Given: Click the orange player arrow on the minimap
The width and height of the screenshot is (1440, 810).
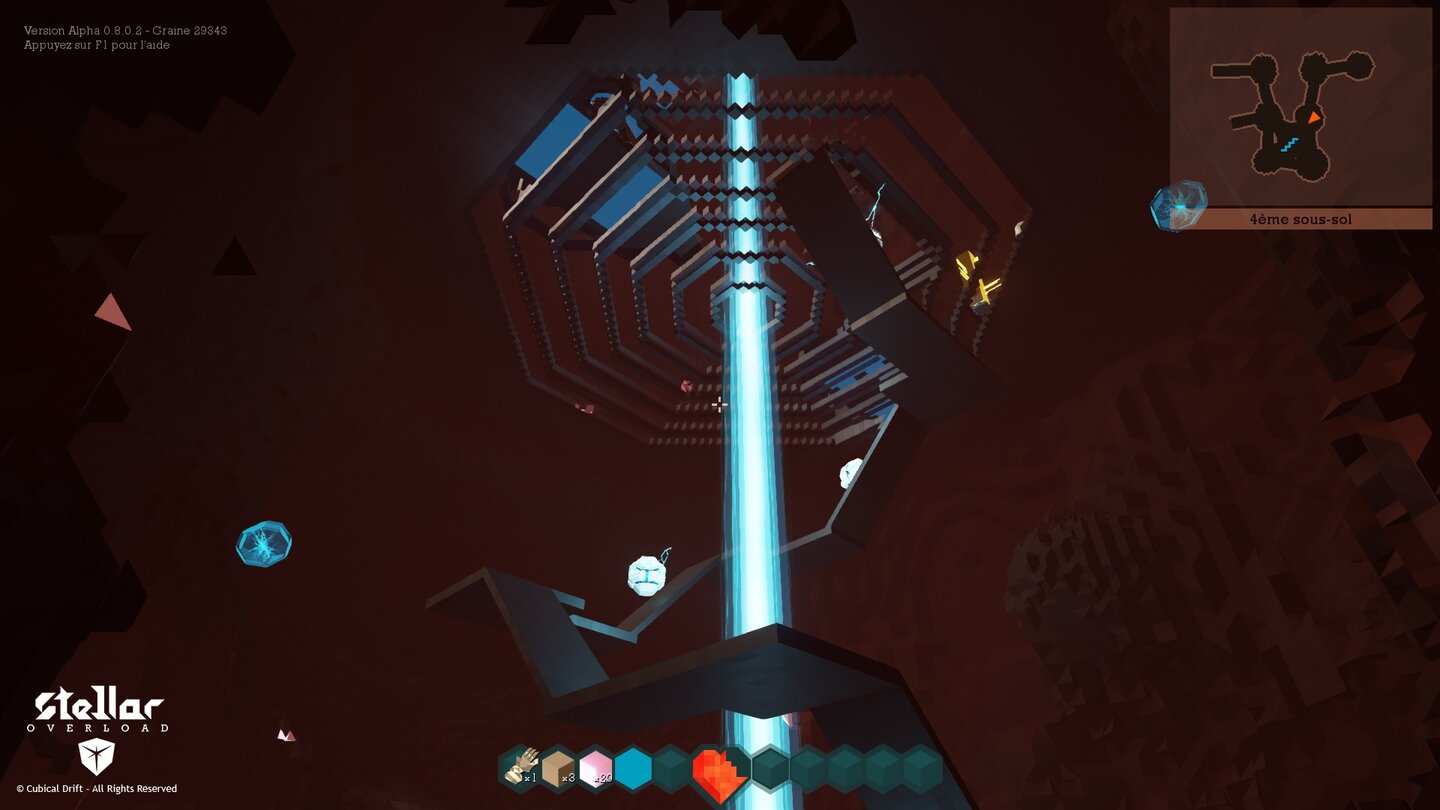Looking at the screenshot, I should click(x=1313, y=116).
